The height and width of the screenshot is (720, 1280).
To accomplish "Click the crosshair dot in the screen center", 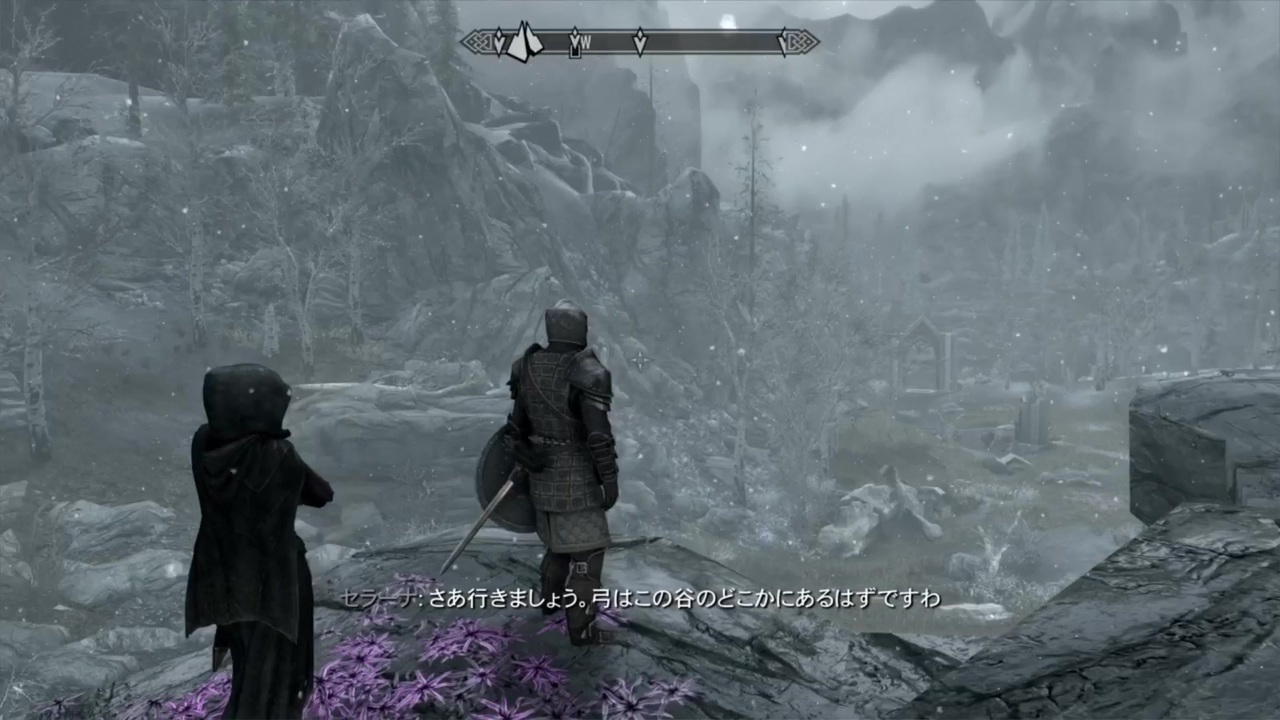I will (640, 360).
